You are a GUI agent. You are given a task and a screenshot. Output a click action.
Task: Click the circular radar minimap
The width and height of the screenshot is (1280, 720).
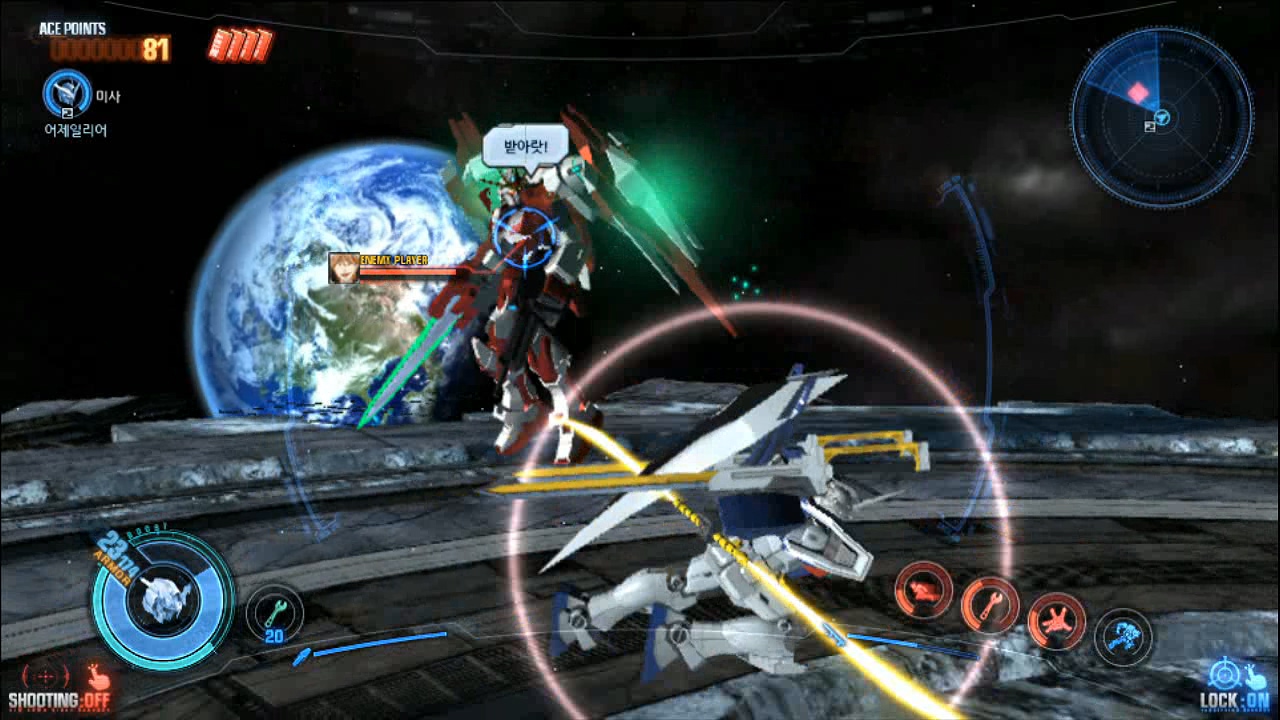(x=1161, y=118)
